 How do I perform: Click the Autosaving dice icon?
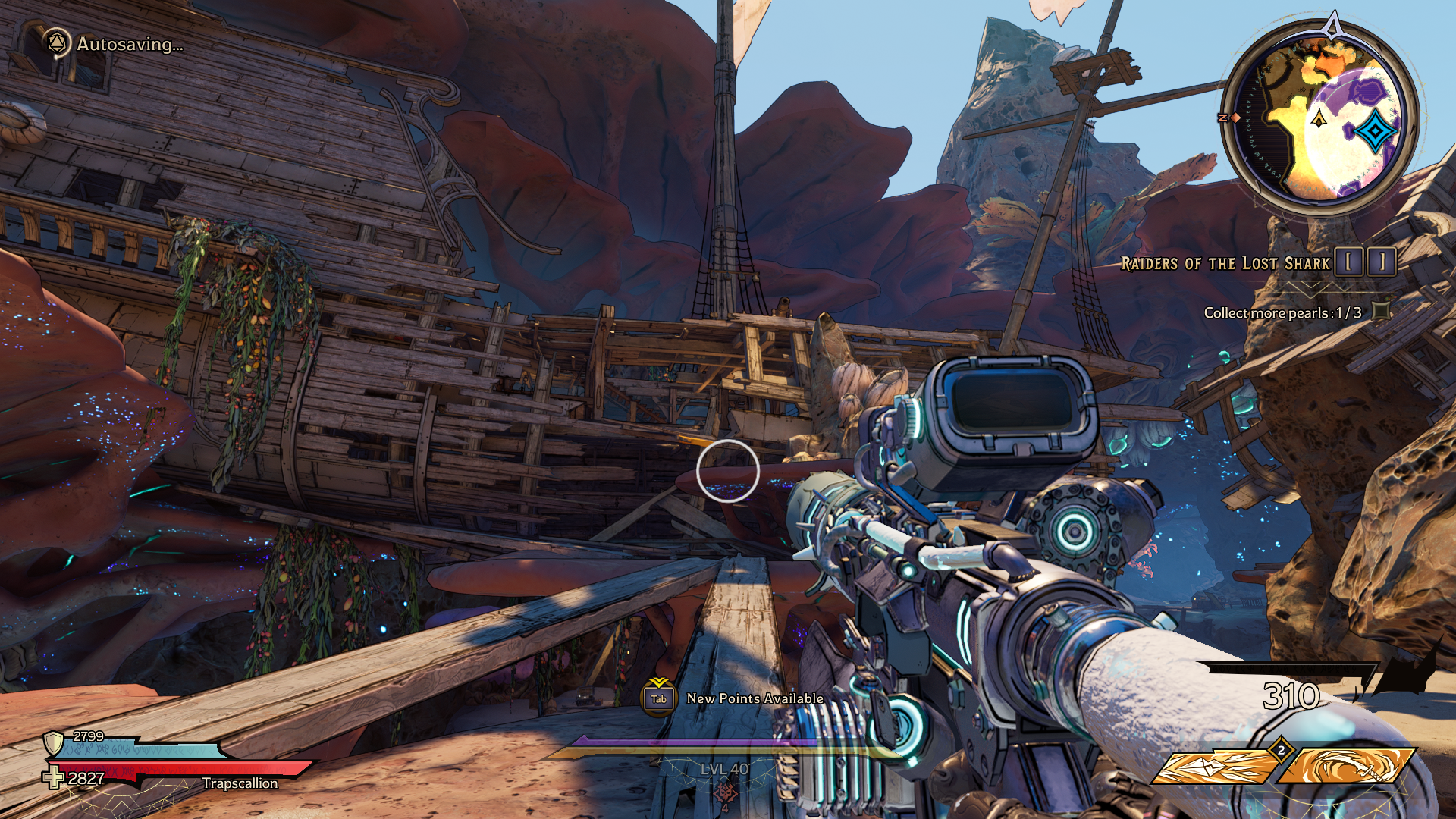[x=55, y=44]
